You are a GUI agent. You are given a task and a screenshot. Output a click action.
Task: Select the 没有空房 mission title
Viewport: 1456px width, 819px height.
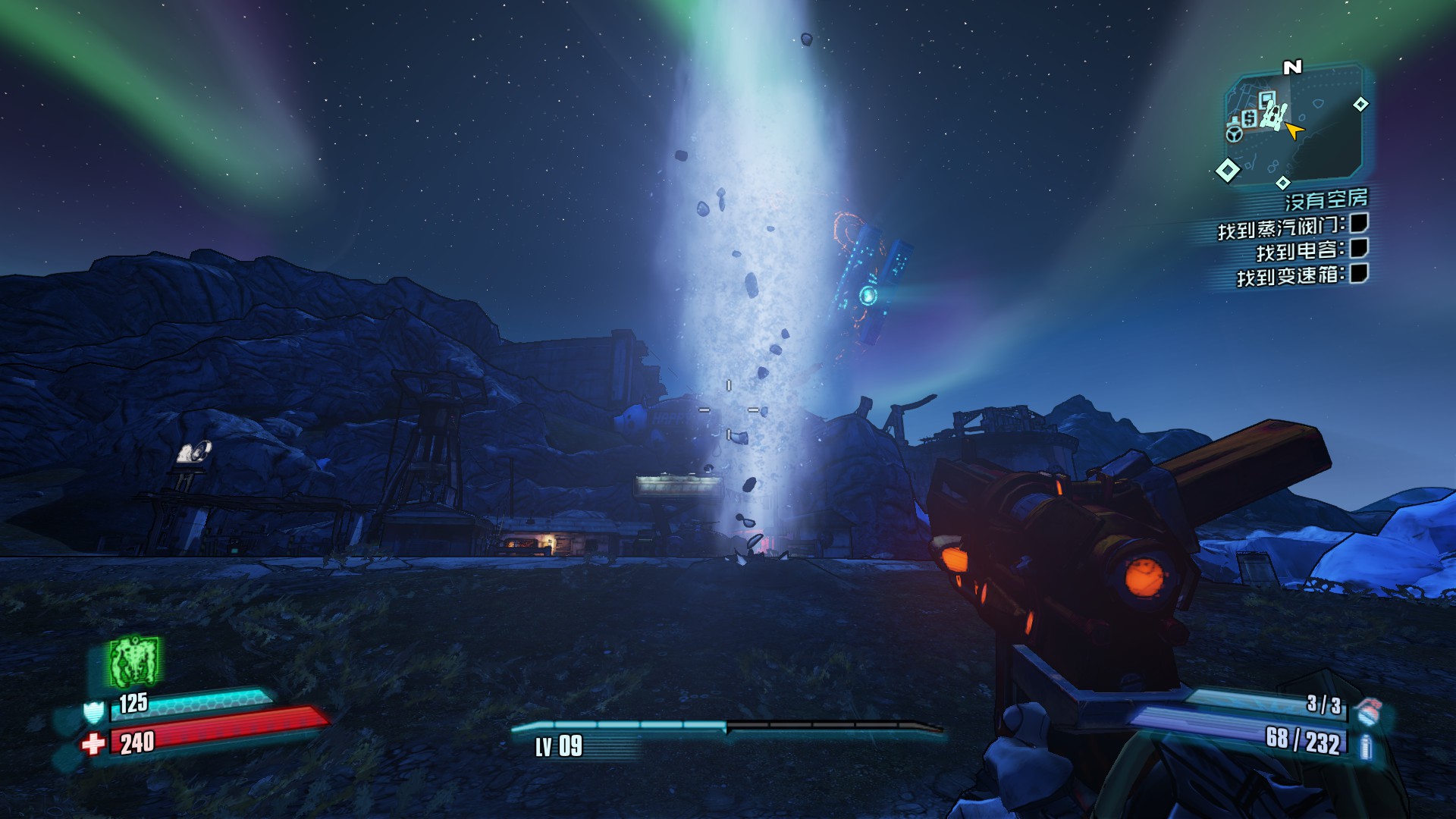coord(1326,199)
